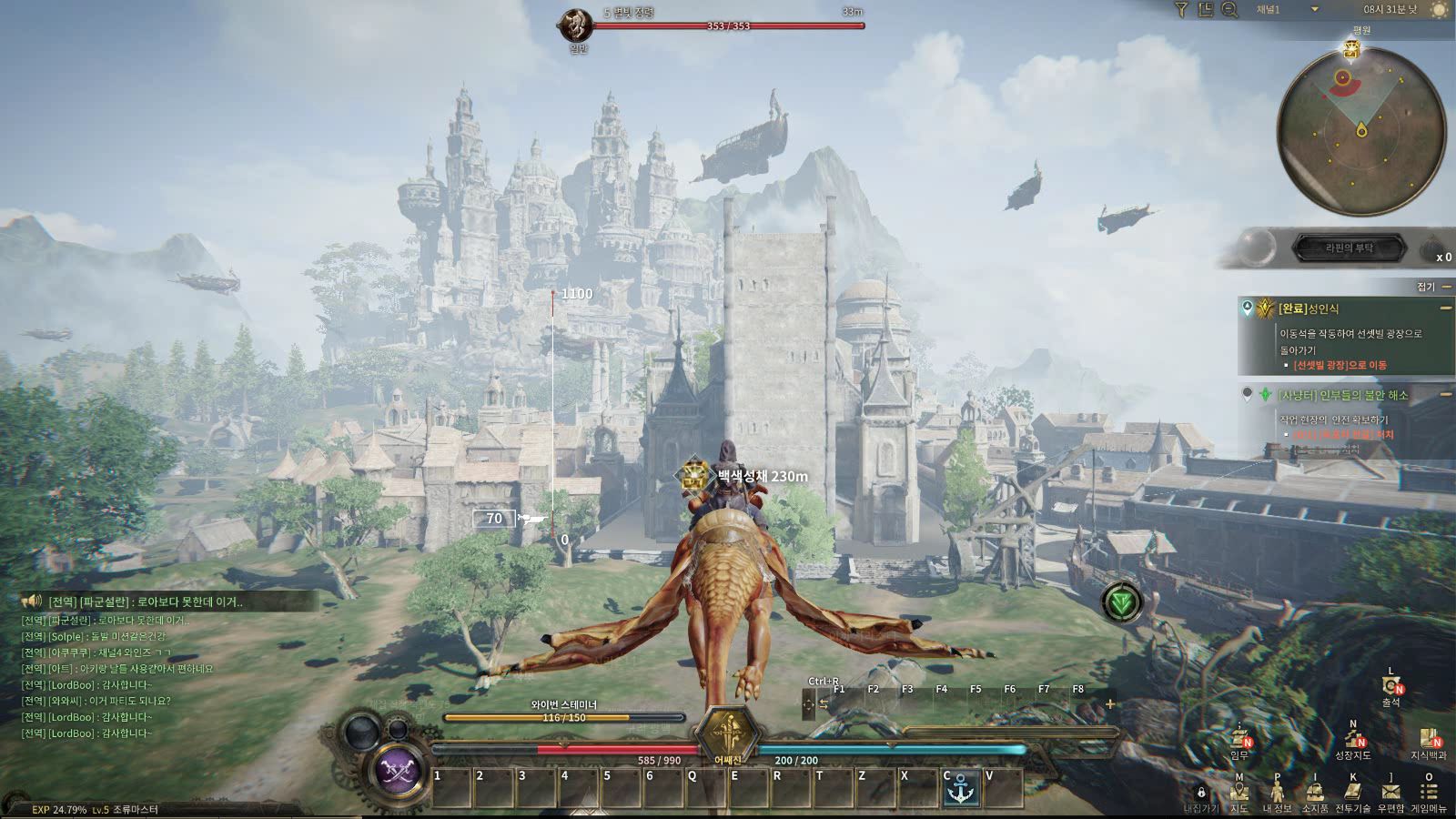This screenshot has width=1456, height=819.
Task: Open the 지도 map icon
Action: point(1239,793)
